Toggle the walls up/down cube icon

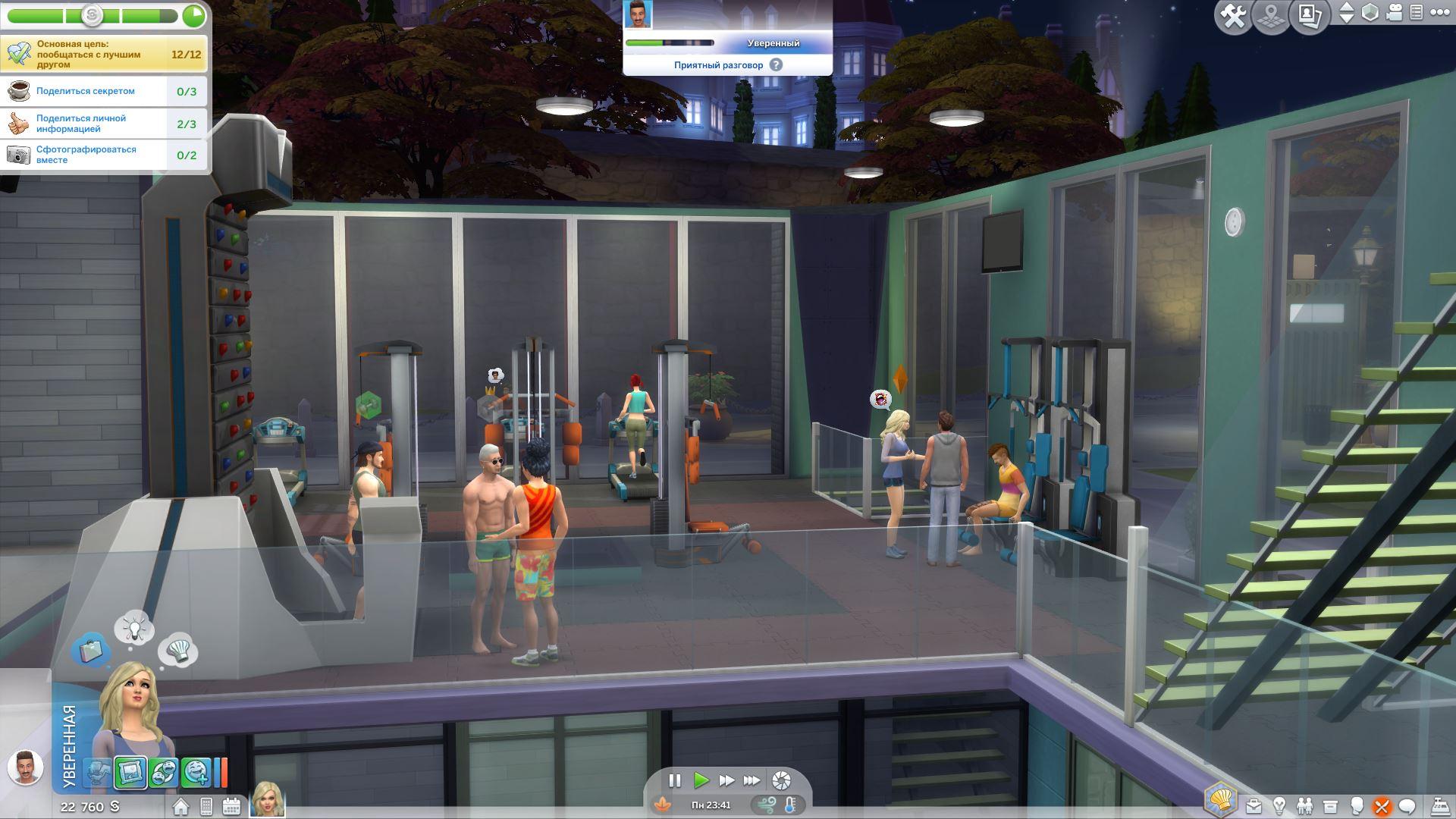[x=1370, y=13]
